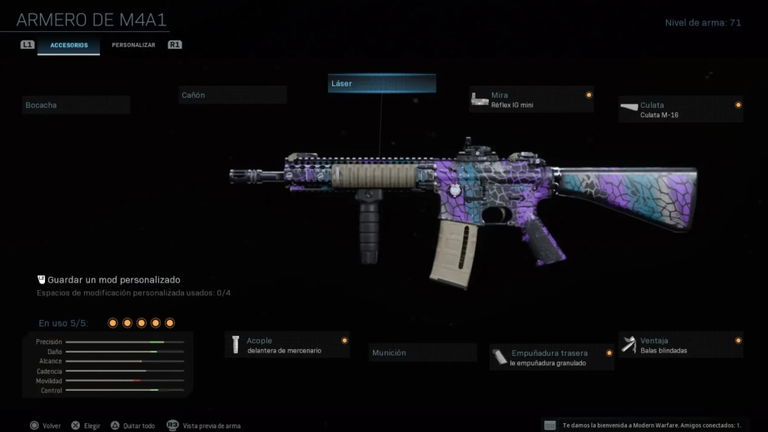Select the Acople mercenary foregrip slot
768x432 pixels.
(x=287, y=345)
